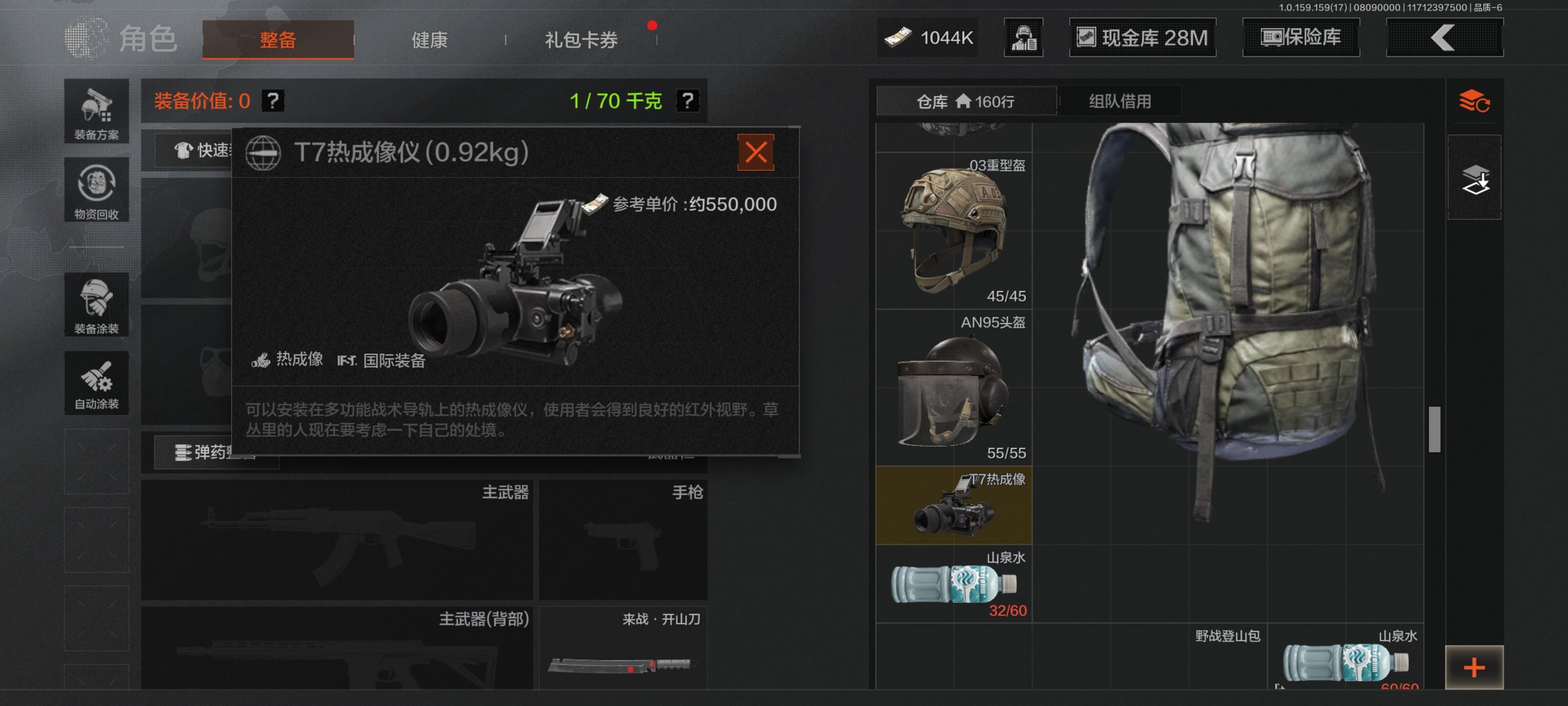Switch to the 健康 tab
This screenshot has height=706, width=1568.
point(429,40)
